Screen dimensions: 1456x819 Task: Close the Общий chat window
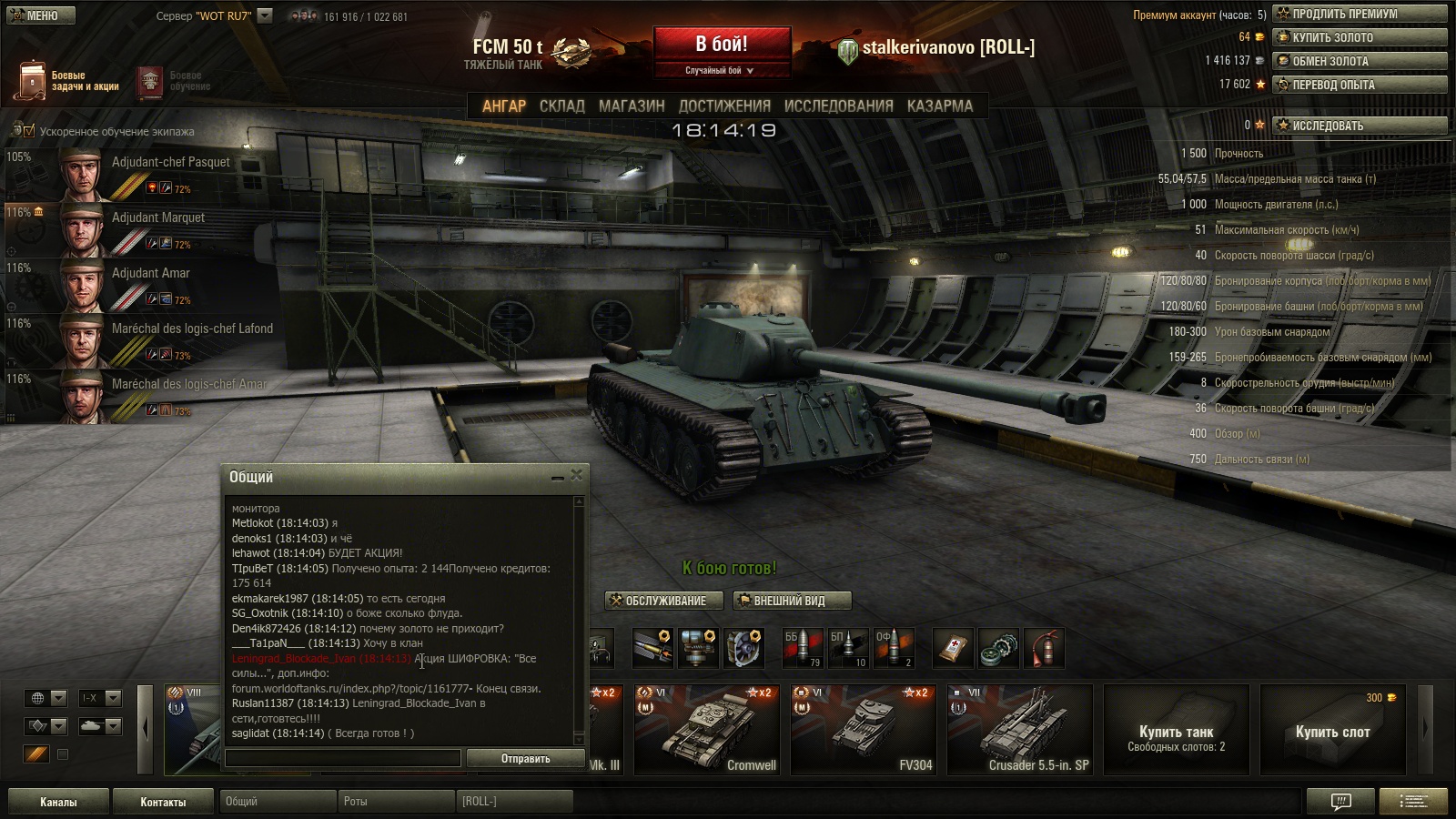coord(576,476)
